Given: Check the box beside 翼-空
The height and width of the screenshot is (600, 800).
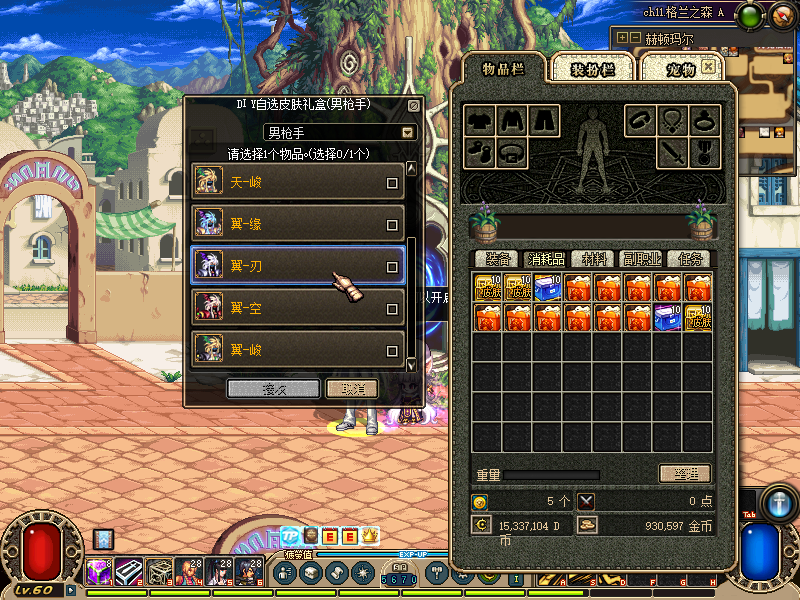Looking at the screenshot, I should point(392,309).
